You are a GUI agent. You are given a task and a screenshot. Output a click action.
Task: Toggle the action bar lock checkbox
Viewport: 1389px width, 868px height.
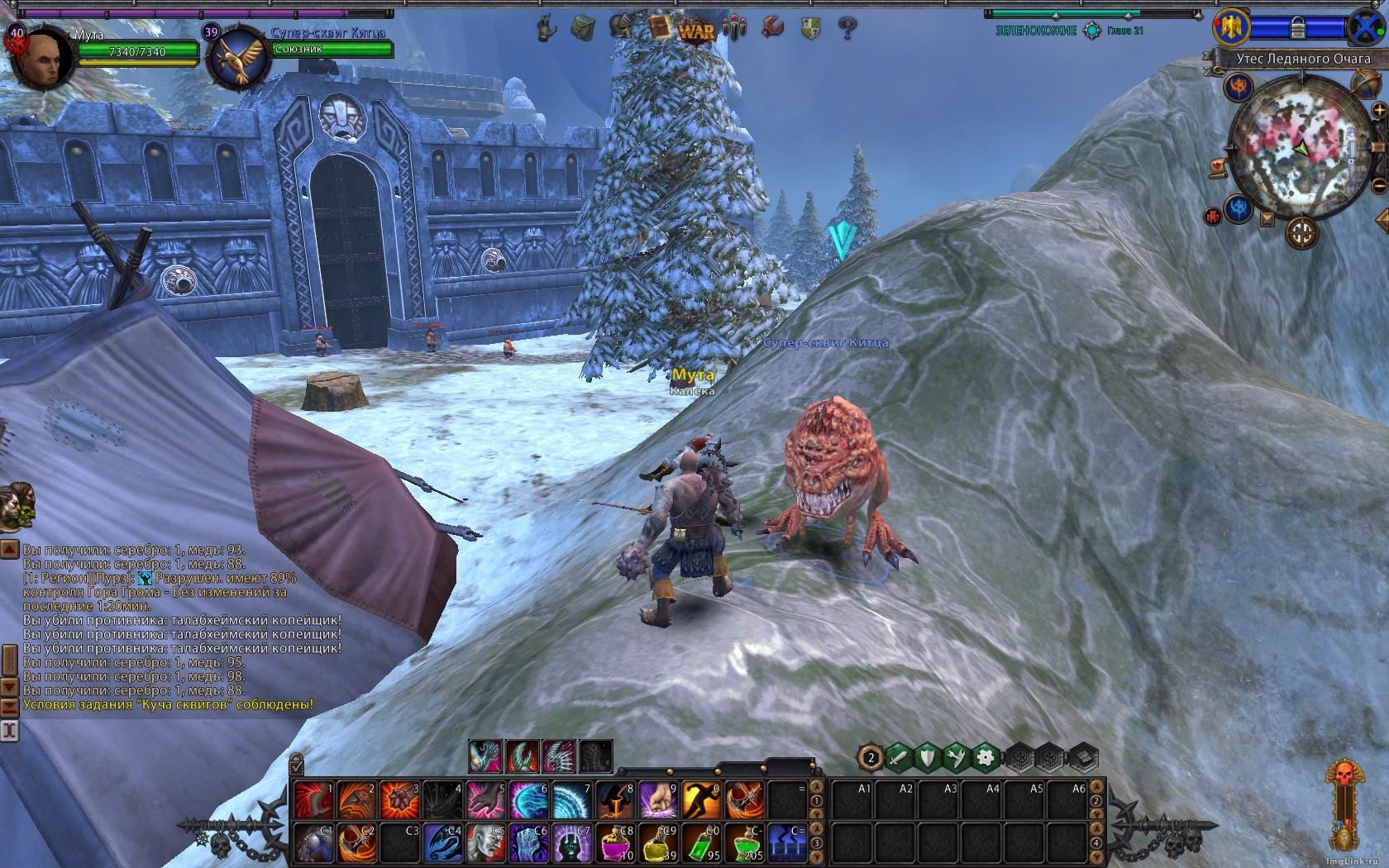[x=296, y=764]
